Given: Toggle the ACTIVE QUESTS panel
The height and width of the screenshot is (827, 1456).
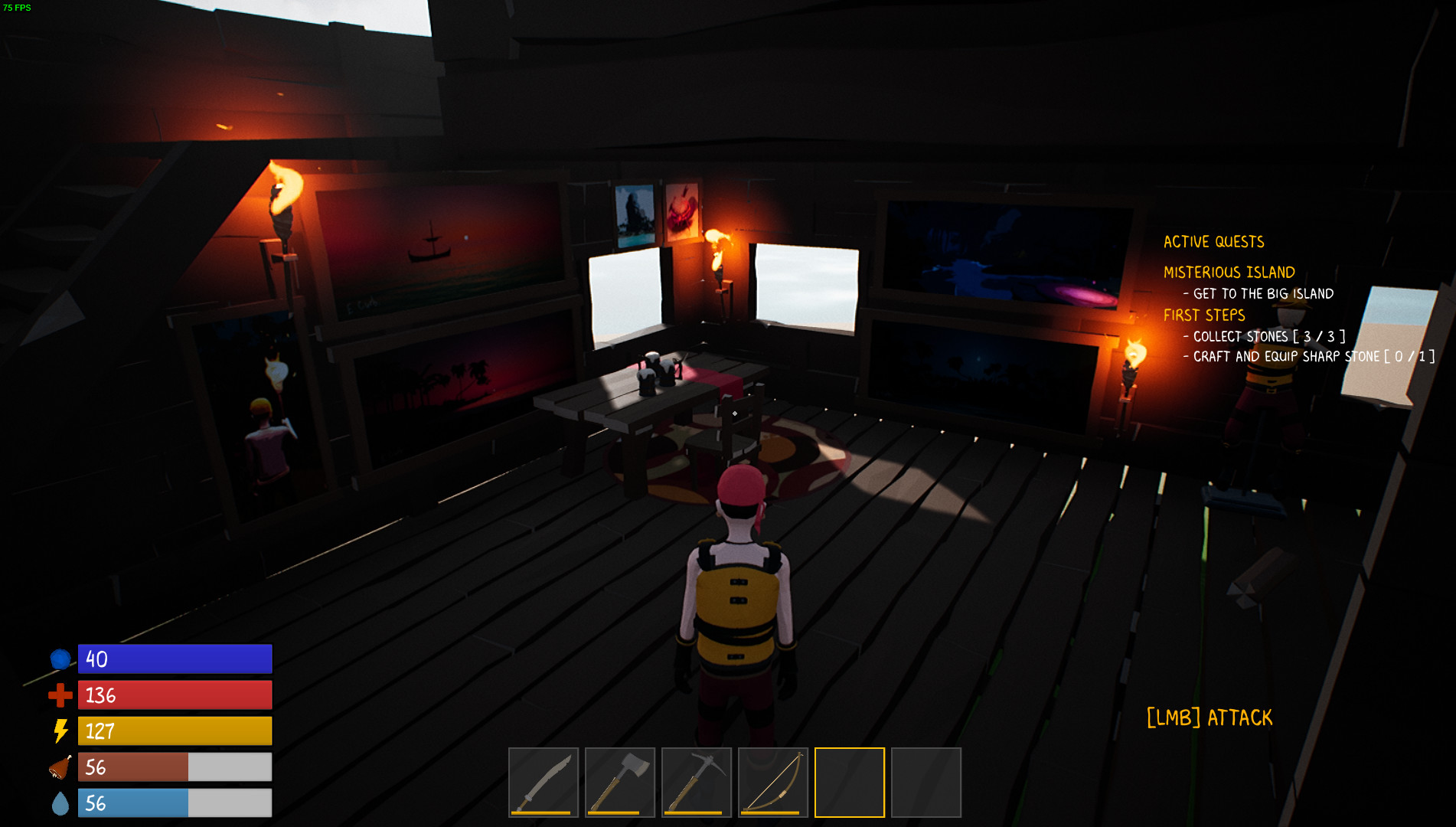Looking at the screenshot, I should click(x=1214, y=242).
